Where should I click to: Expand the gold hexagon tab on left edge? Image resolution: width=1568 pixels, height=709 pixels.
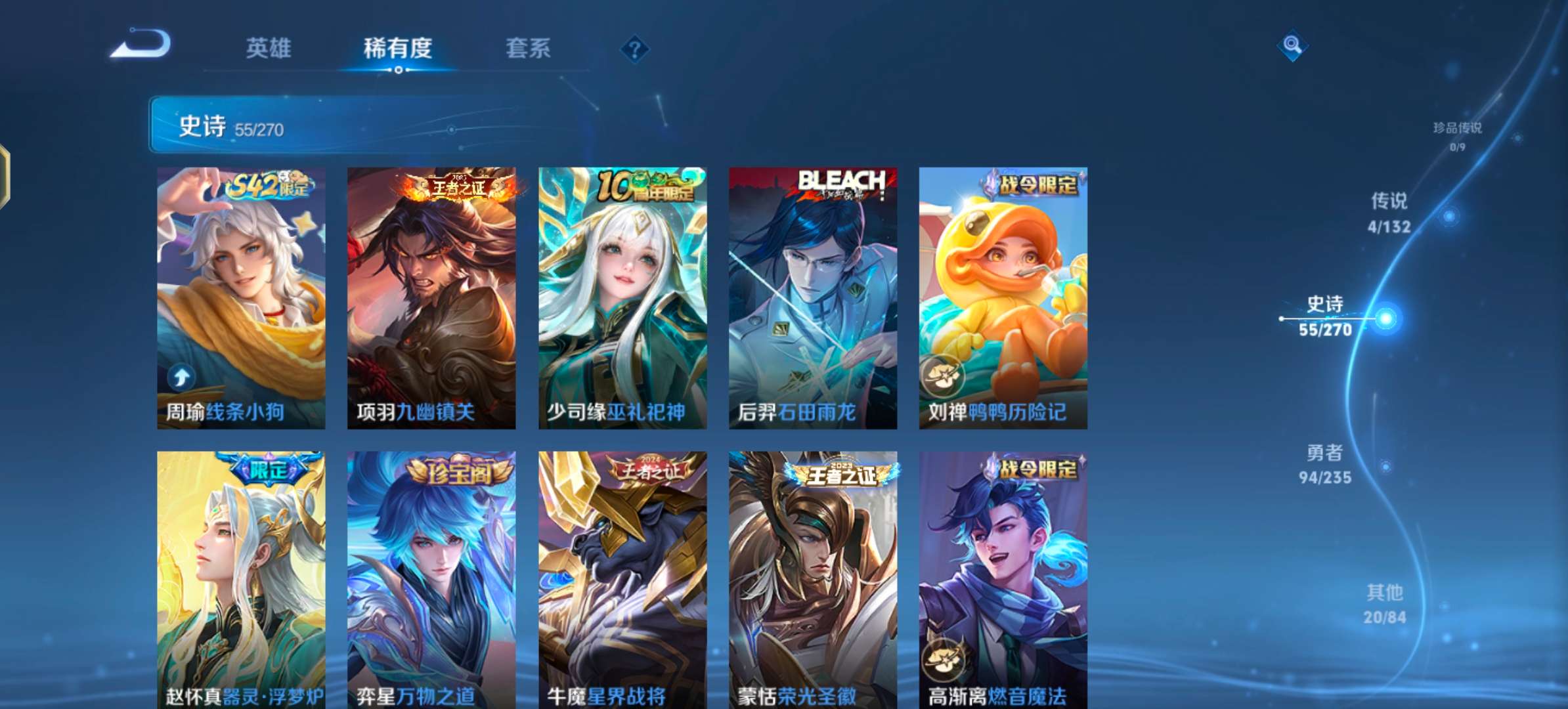[5, 171]
